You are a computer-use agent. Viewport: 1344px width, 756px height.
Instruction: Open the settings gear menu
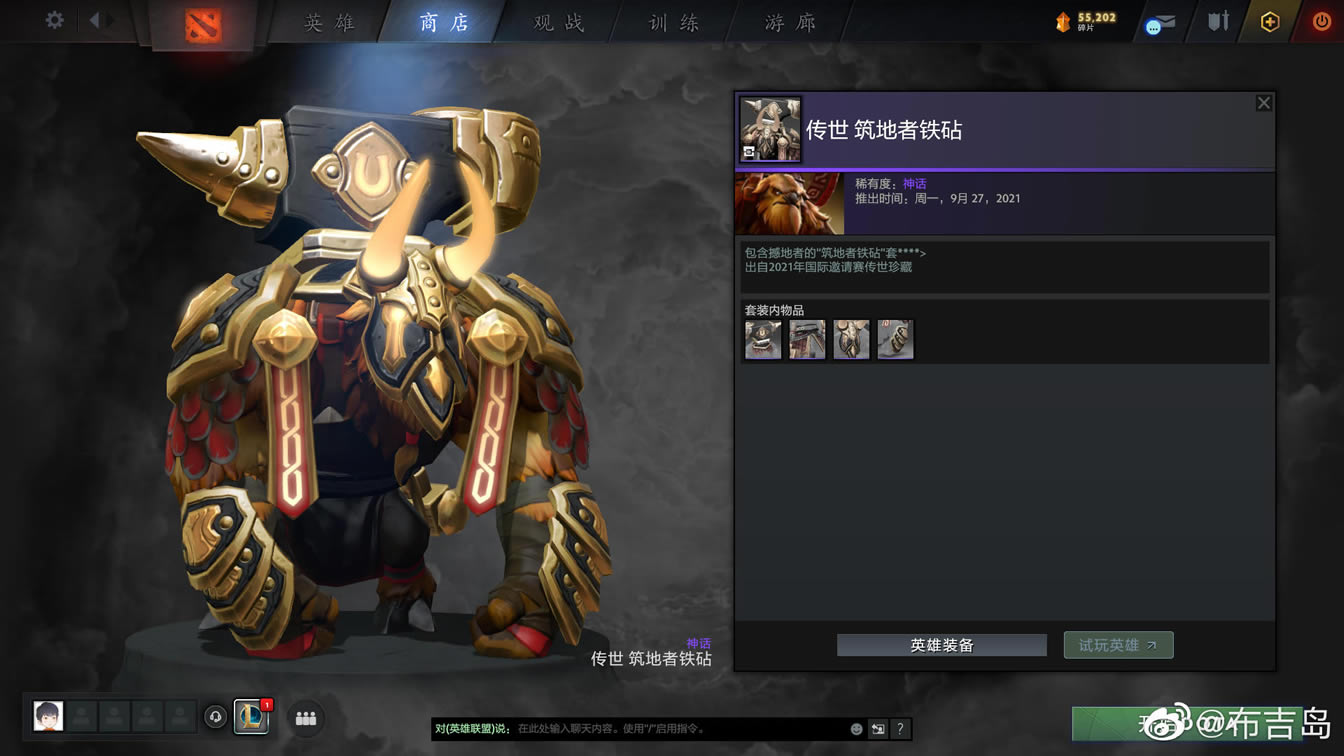55,18
